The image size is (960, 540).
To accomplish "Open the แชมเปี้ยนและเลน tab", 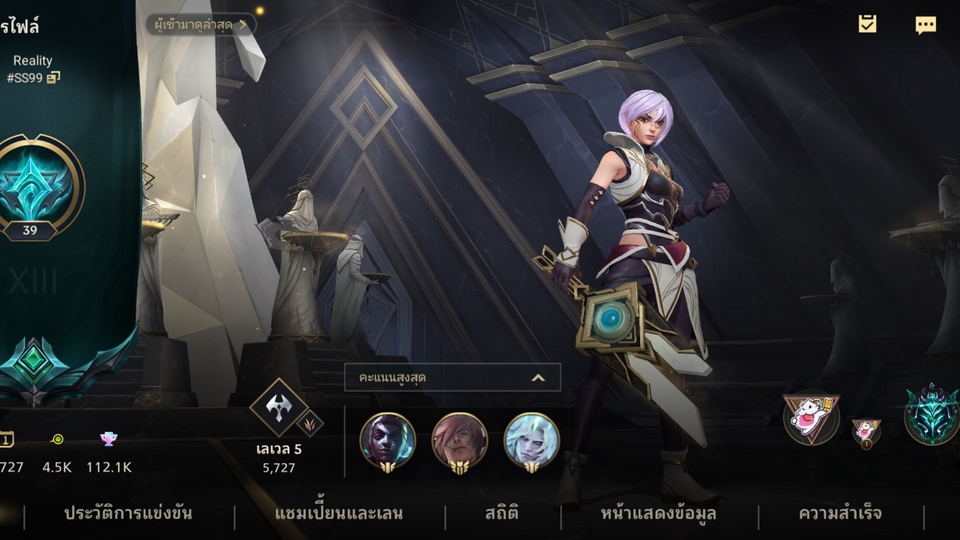I will pyautogui.click(x=339, y=514).
